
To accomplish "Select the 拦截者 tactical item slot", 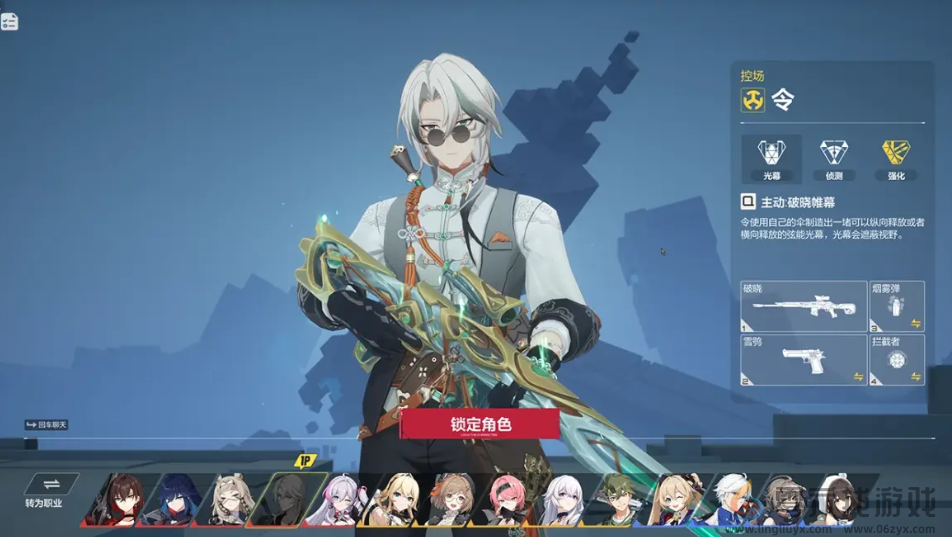I will (x=896, y=360).
